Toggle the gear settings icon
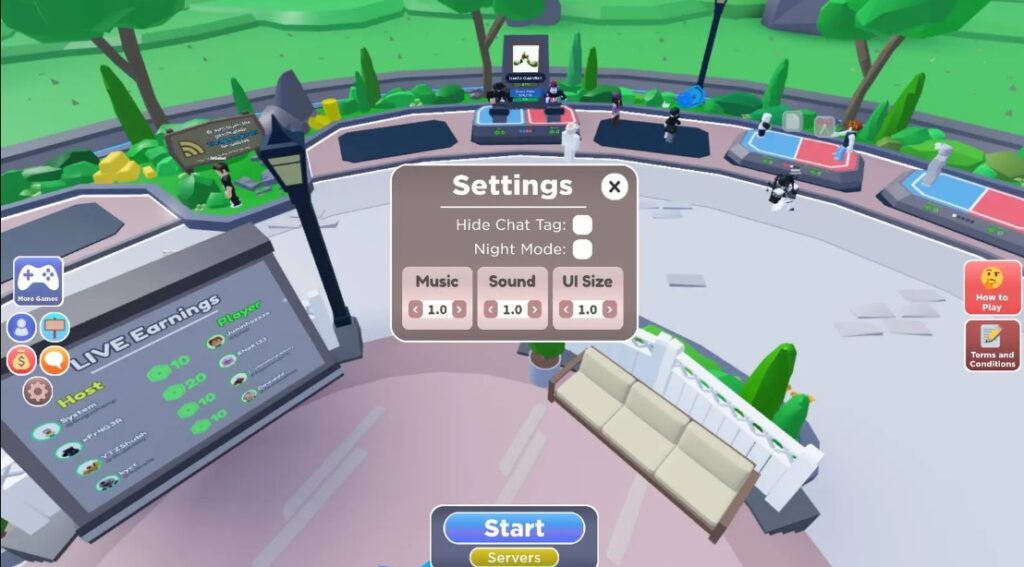The width and height of the screenshot is (1024, 567). click(37, 391)
